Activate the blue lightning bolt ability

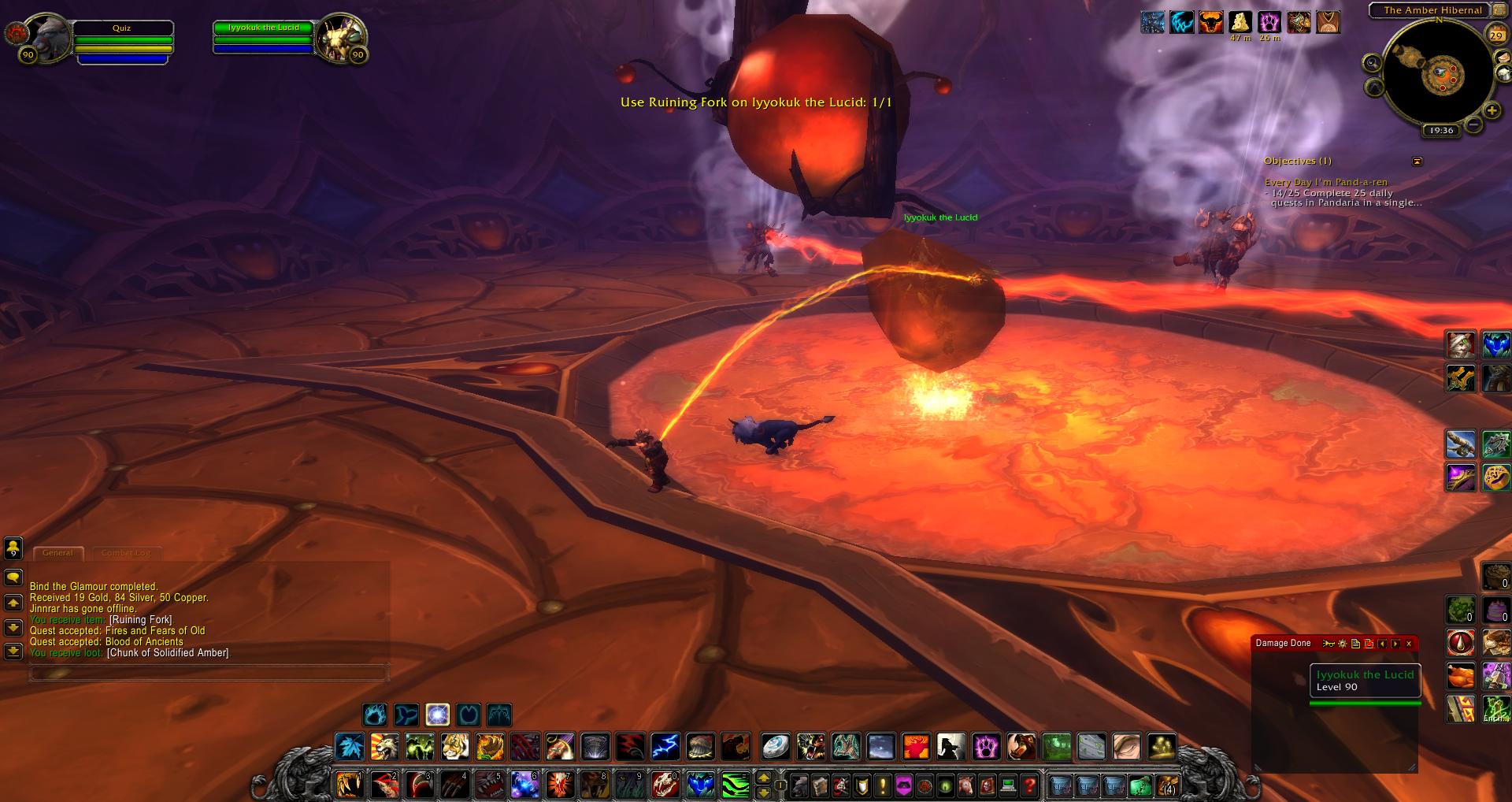coord(665,746)
